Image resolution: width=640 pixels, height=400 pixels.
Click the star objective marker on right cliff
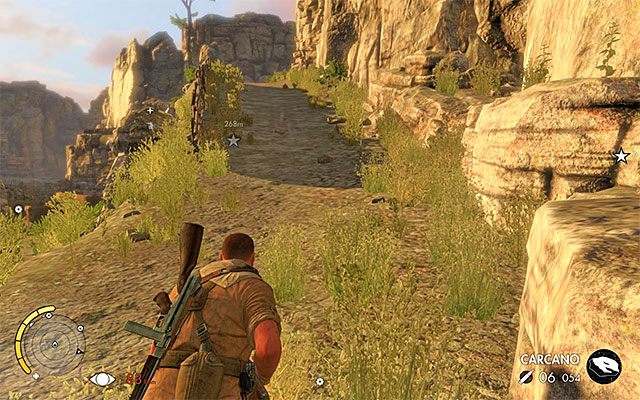[621, 156]
